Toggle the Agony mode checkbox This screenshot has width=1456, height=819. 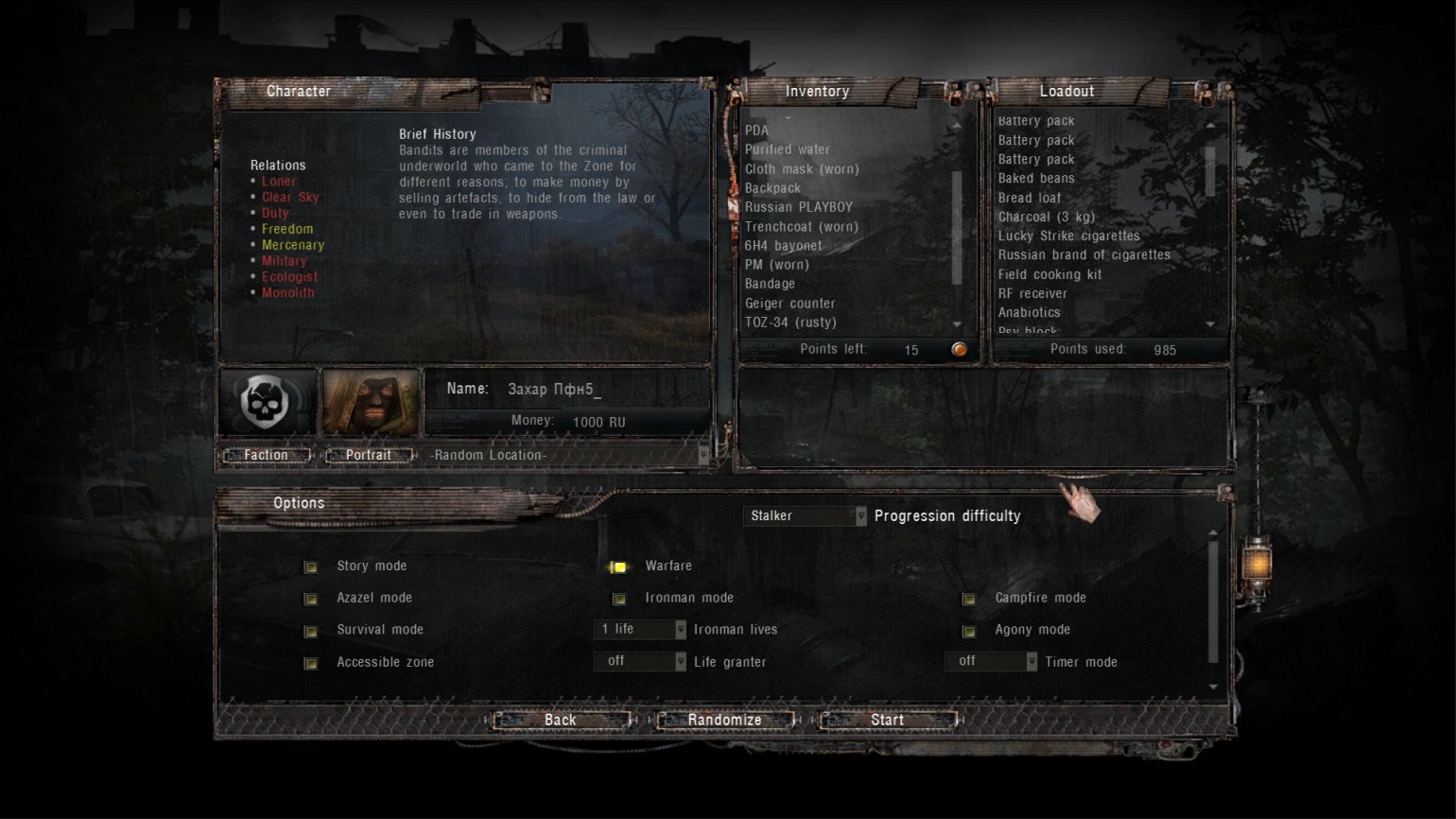(969, 631)
